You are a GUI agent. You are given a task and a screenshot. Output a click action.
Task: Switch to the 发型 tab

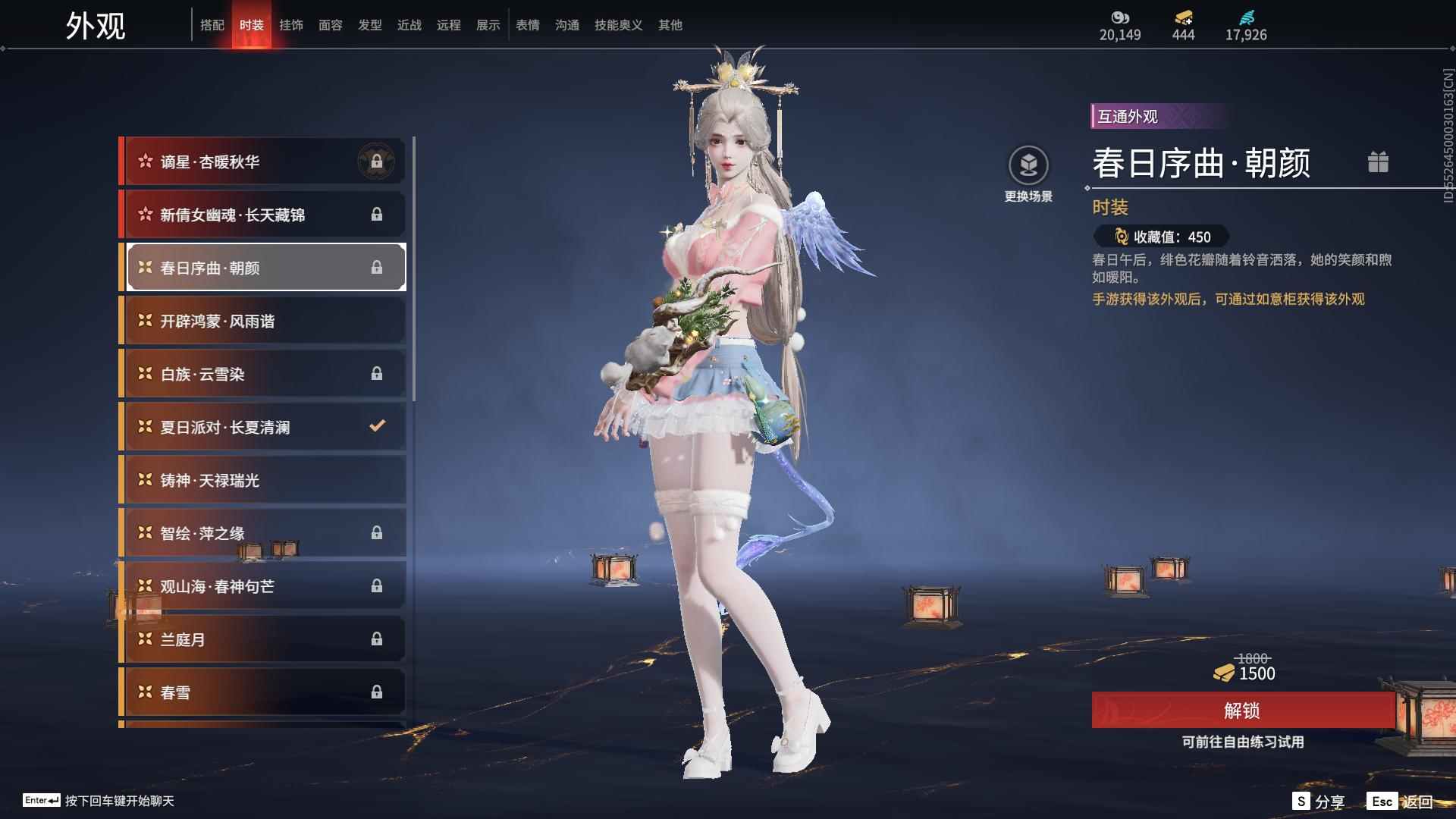(370, 25)
